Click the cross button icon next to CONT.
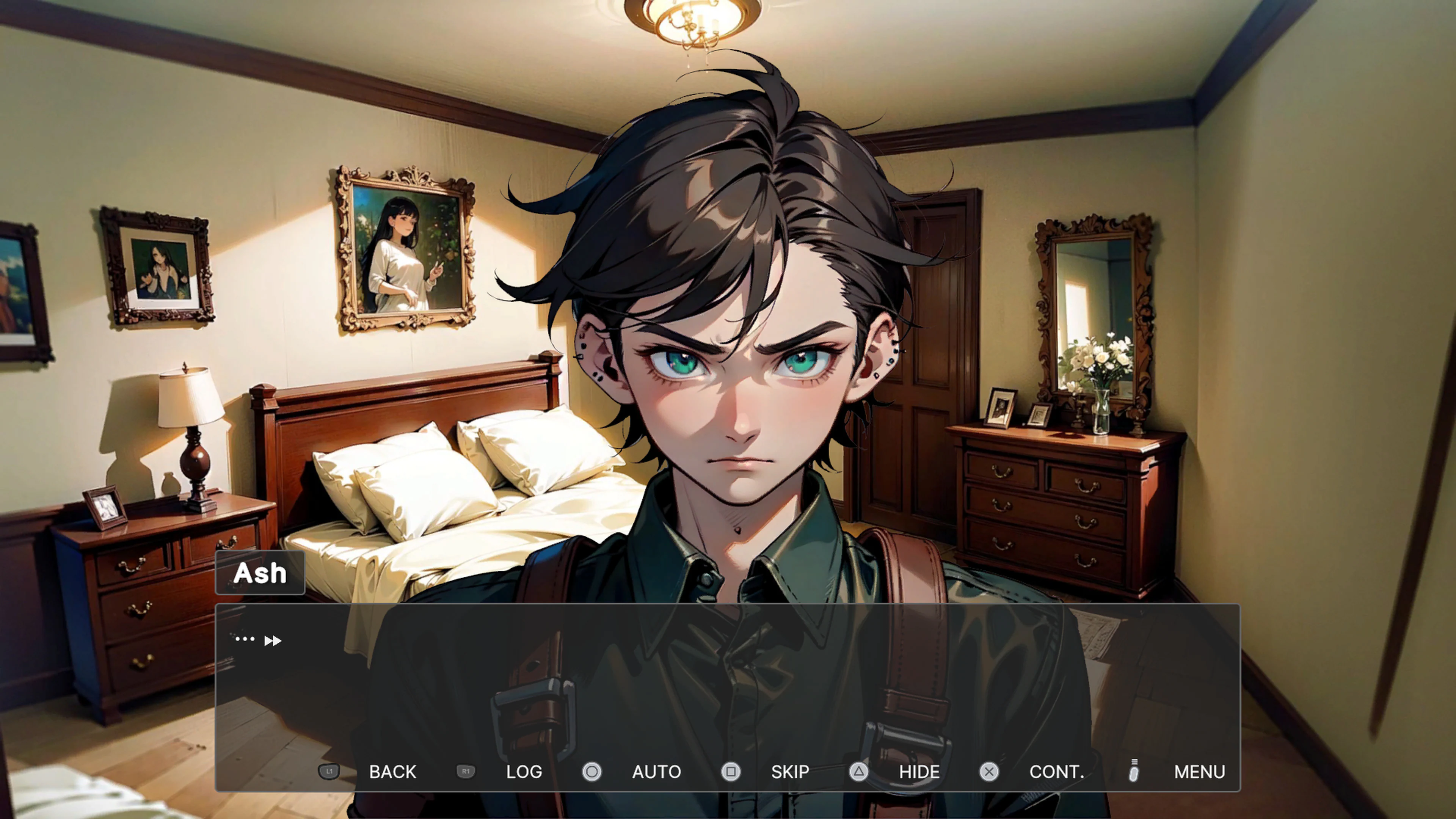Screen dimensions: 1456x819 pyautogui.click(x=988, y=772)
